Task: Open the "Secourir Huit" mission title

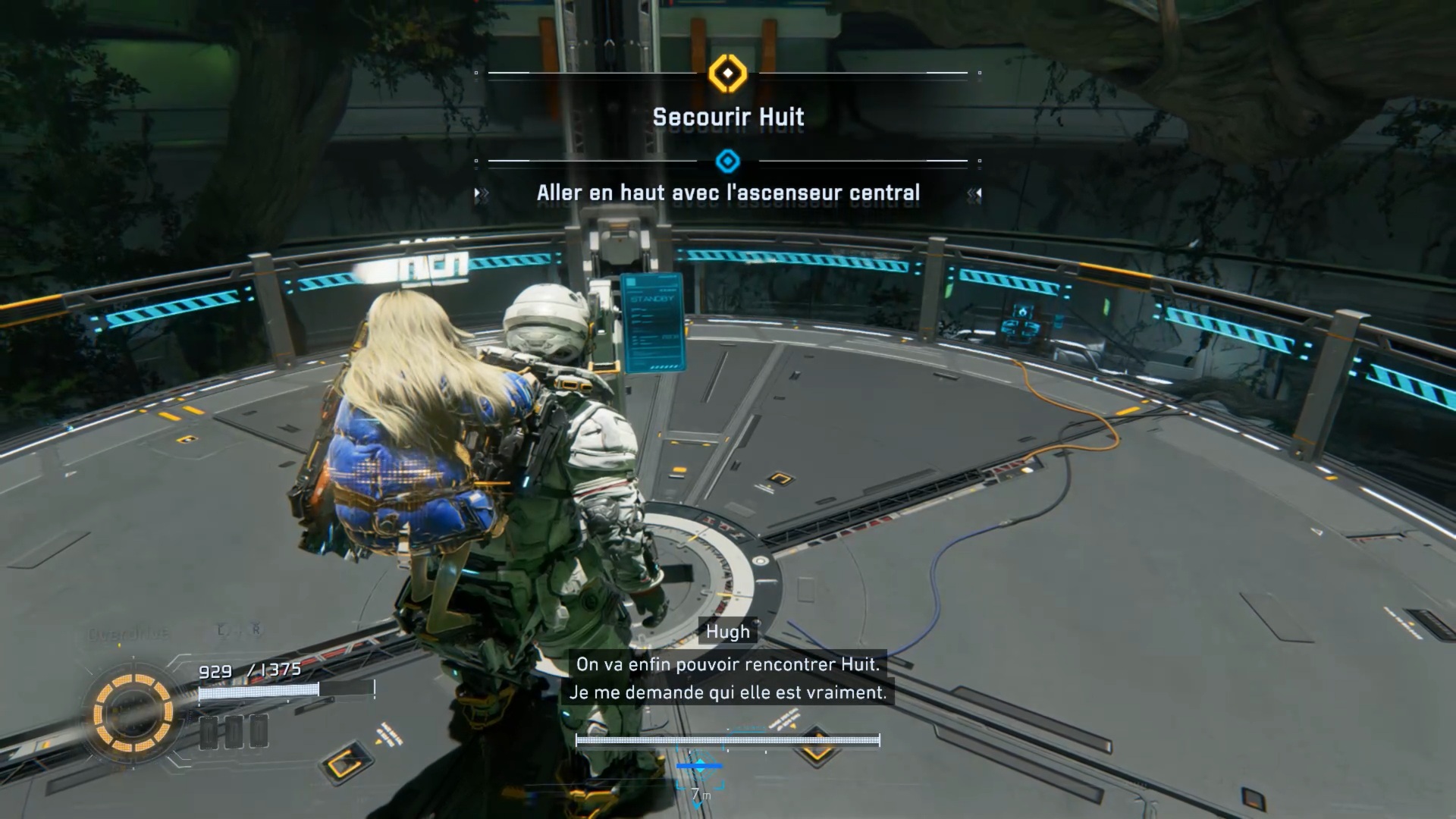Action: pyautogui.click(x=728, y=118)
